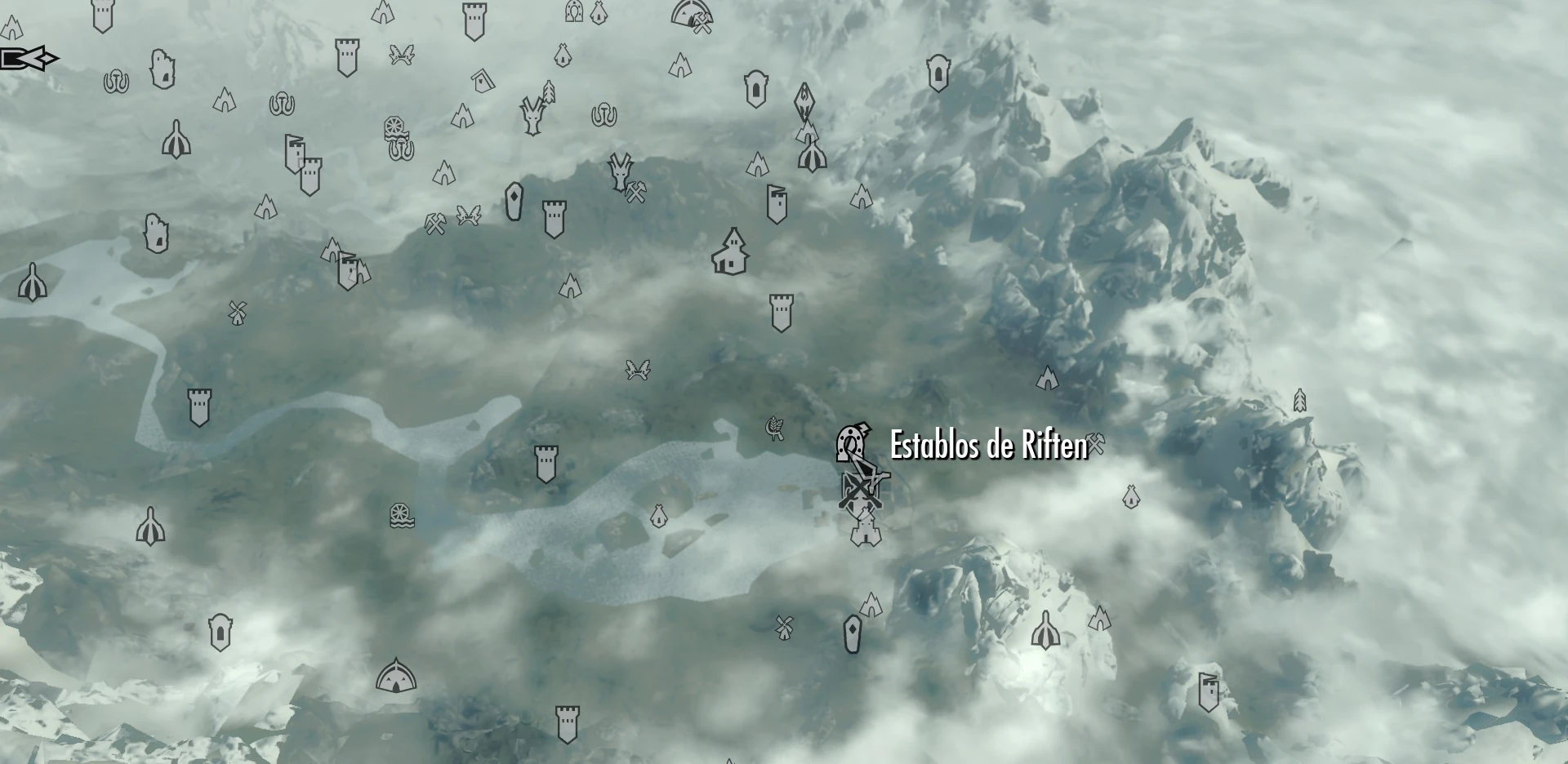The height and width of the screenshot is (764, 1568).
Task: Select the Dwemer wheel ruin marker near the top
Action: [394, 126]
